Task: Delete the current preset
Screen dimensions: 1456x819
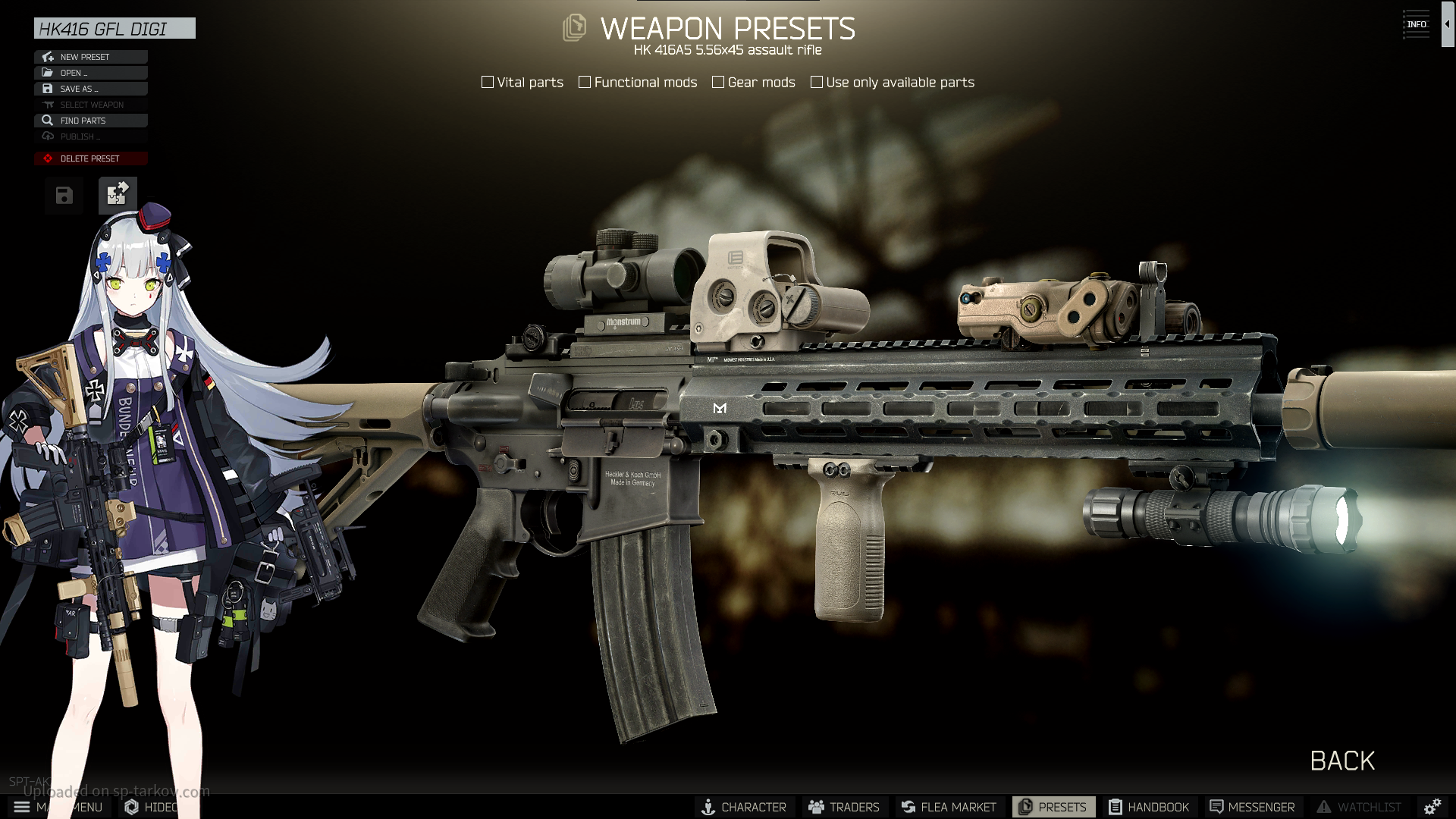Action: pos(90,158)
